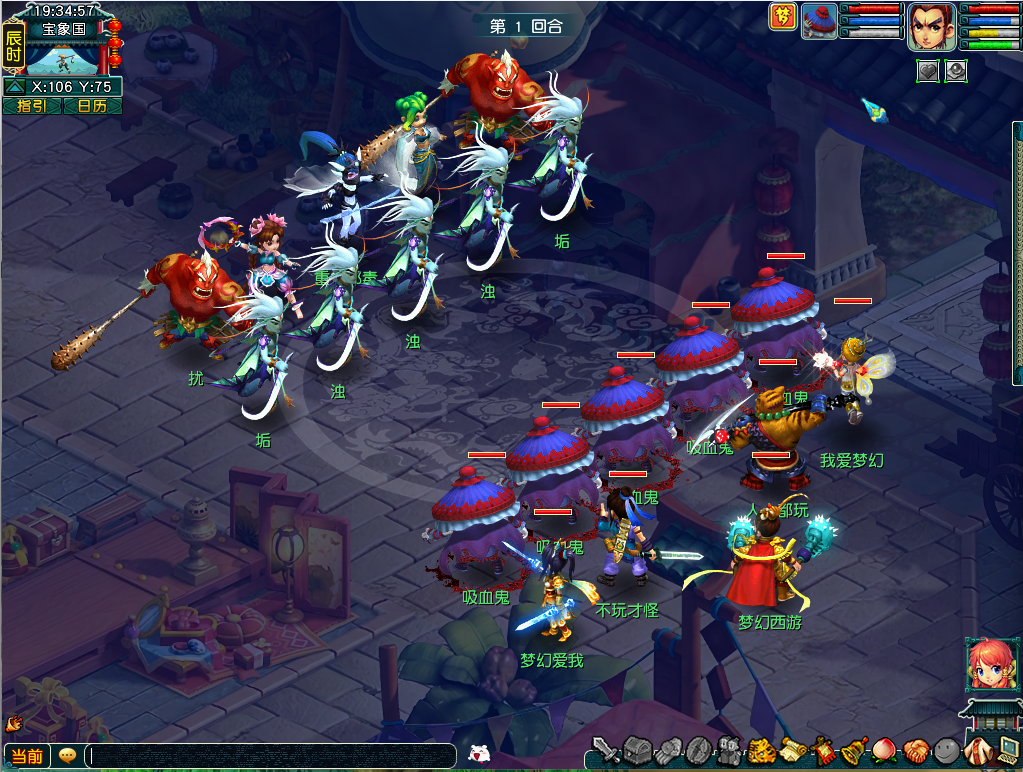1023x772 pixels.
Task: Select the umbrella pet portrait
Action: pos(819,21)
